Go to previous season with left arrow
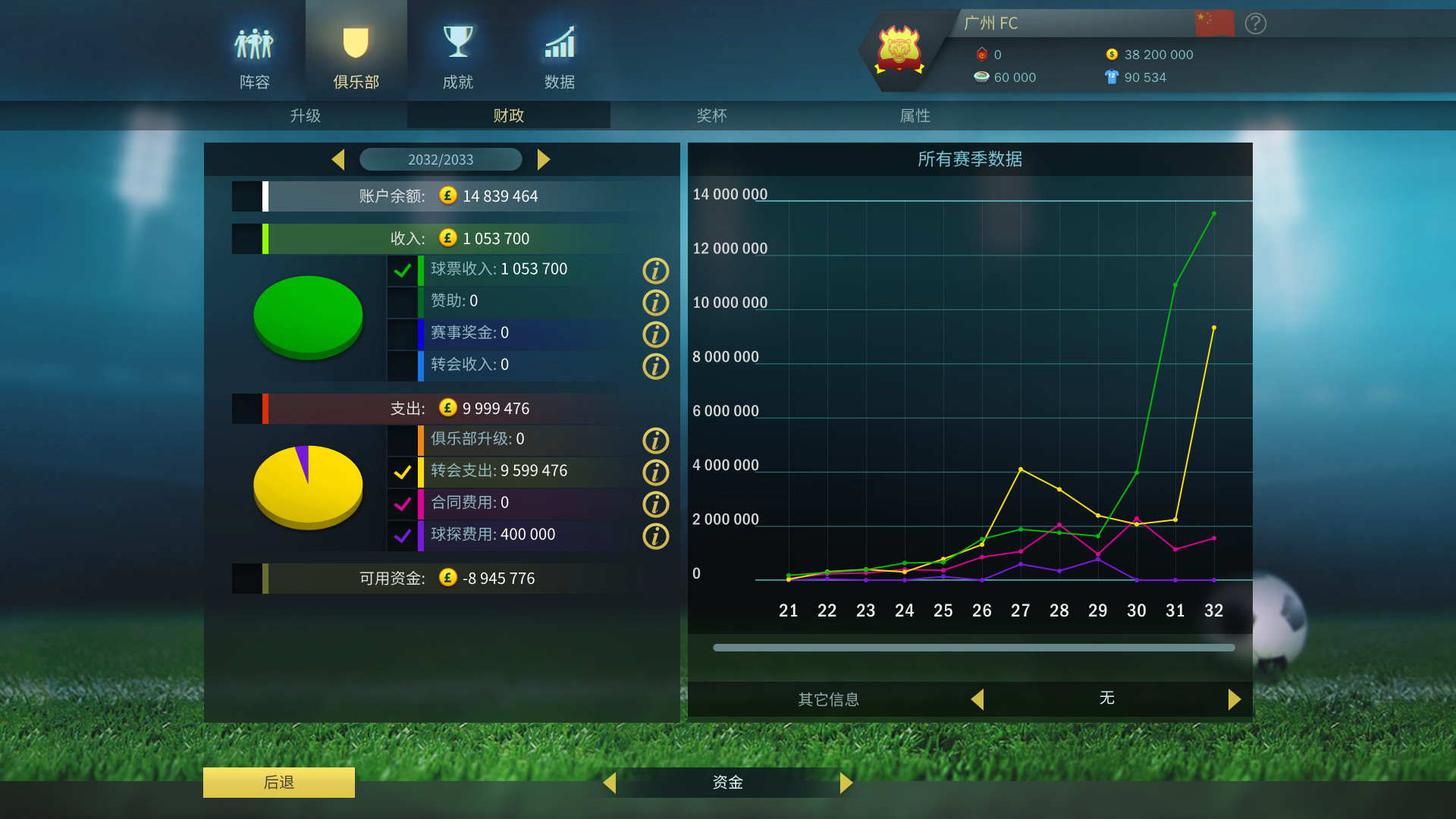The height and width of the screenshot is (819, 1456). coord(338,159)
